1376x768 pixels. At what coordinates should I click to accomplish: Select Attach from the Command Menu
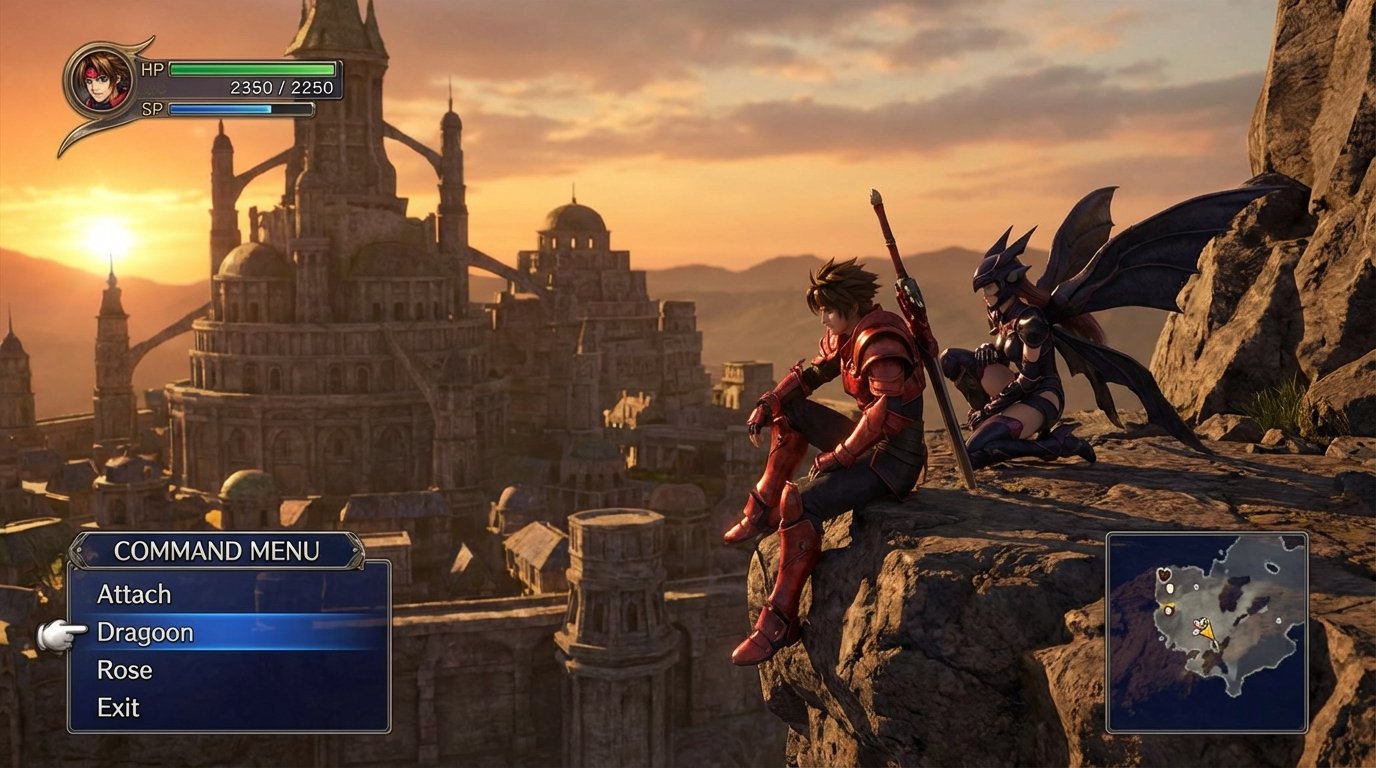point(134,593)
